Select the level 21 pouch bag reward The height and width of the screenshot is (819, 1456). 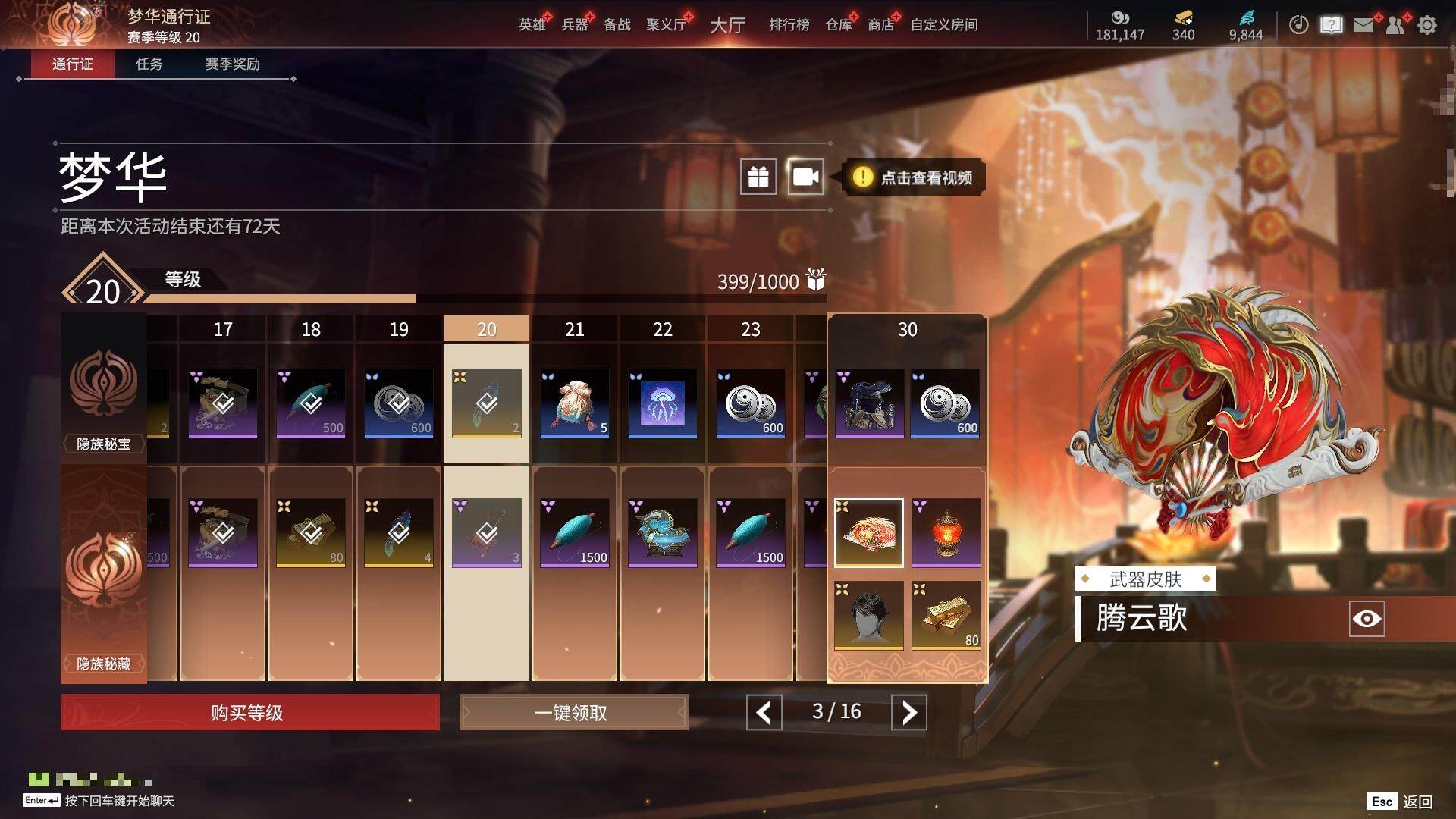pos(574,403)
